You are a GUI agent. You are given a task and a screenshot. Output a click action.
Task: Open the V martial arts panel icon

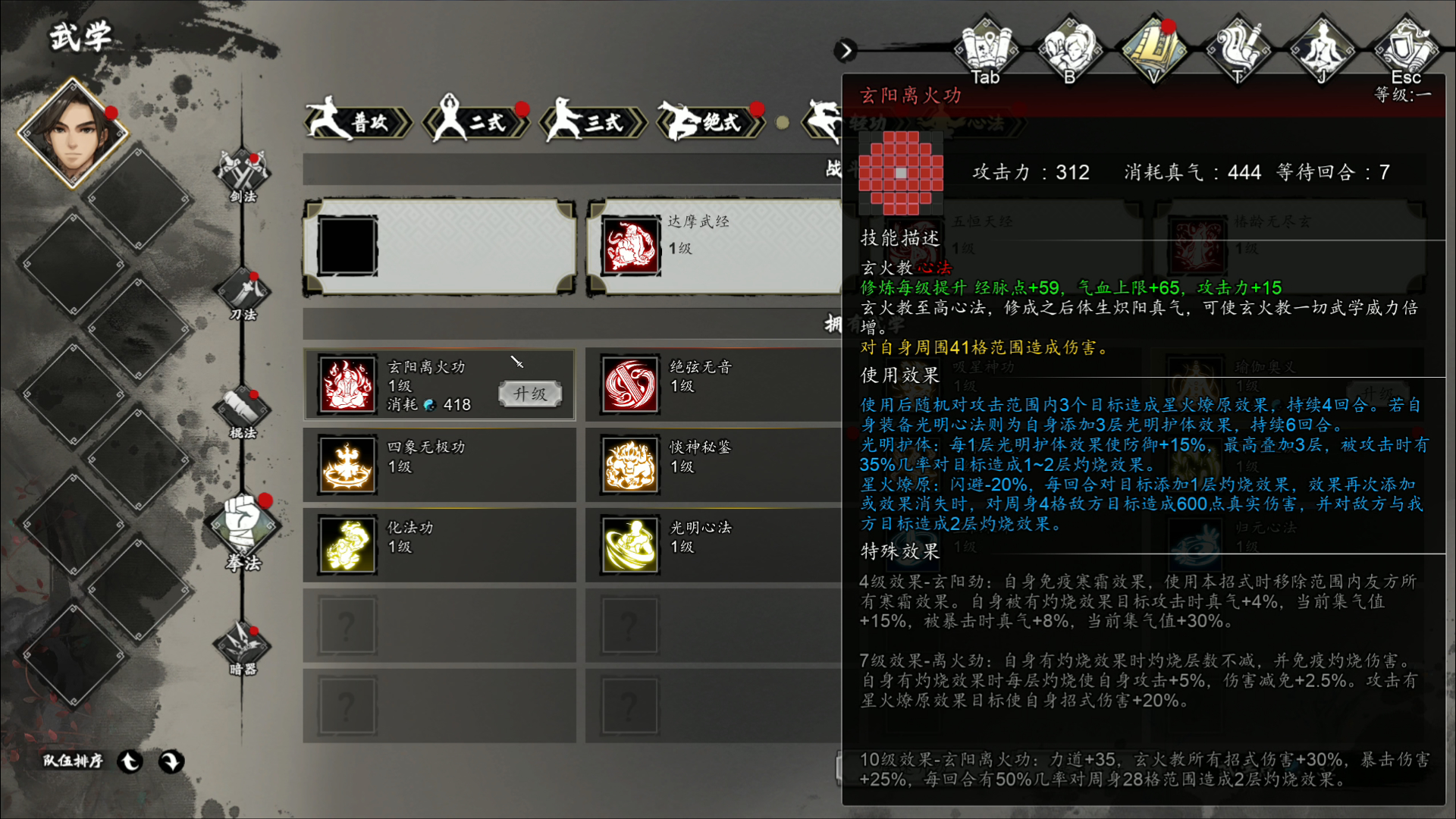point(1155,45)
